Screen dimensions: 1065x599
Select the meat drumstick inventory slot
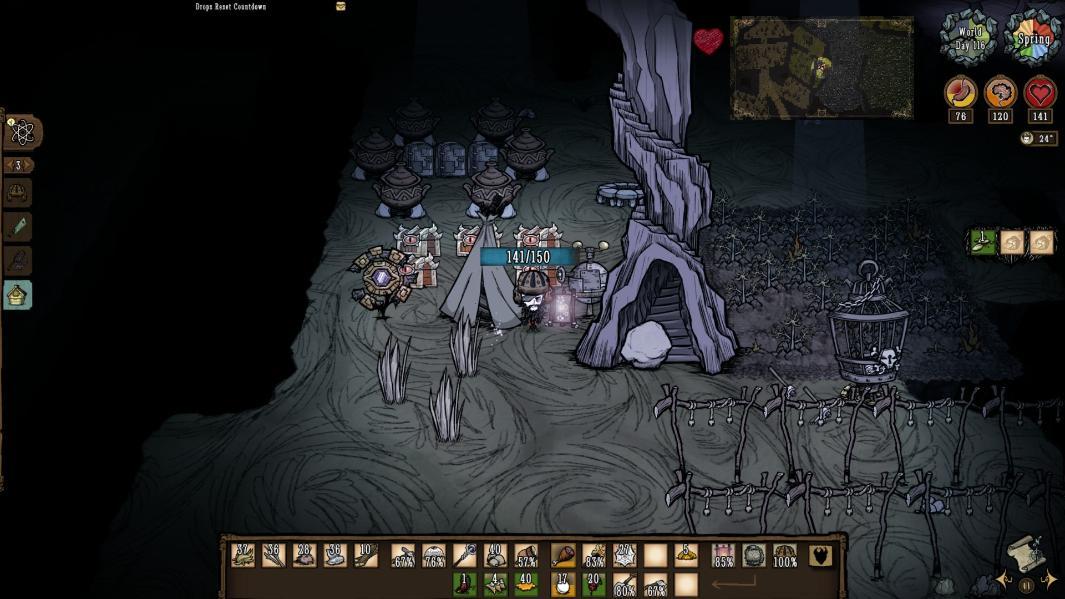tap(563, 556)
